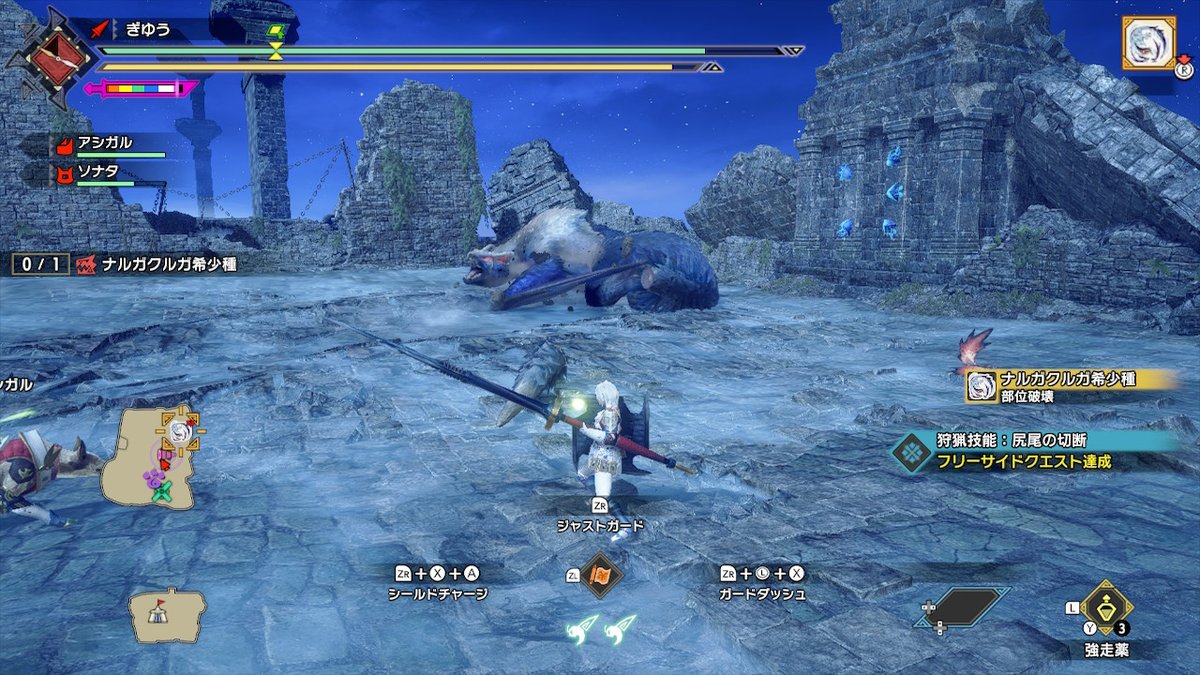Image resolution: width=1200 pixels, height=675 pixels.
Task: Select party member アシガル
Action: 106,144
